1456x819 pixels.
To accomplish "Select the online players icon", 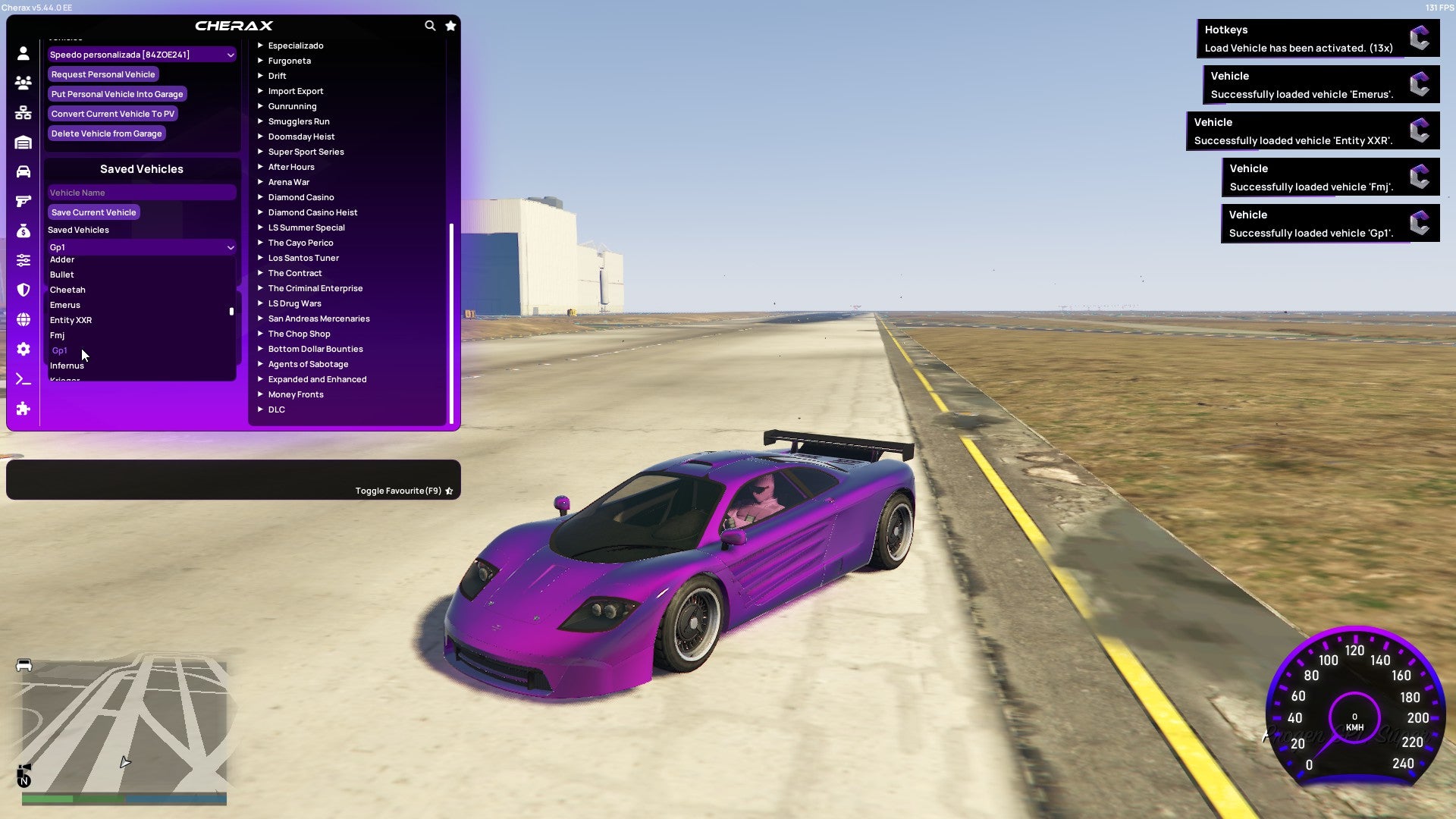I will [x=23, y=83].
